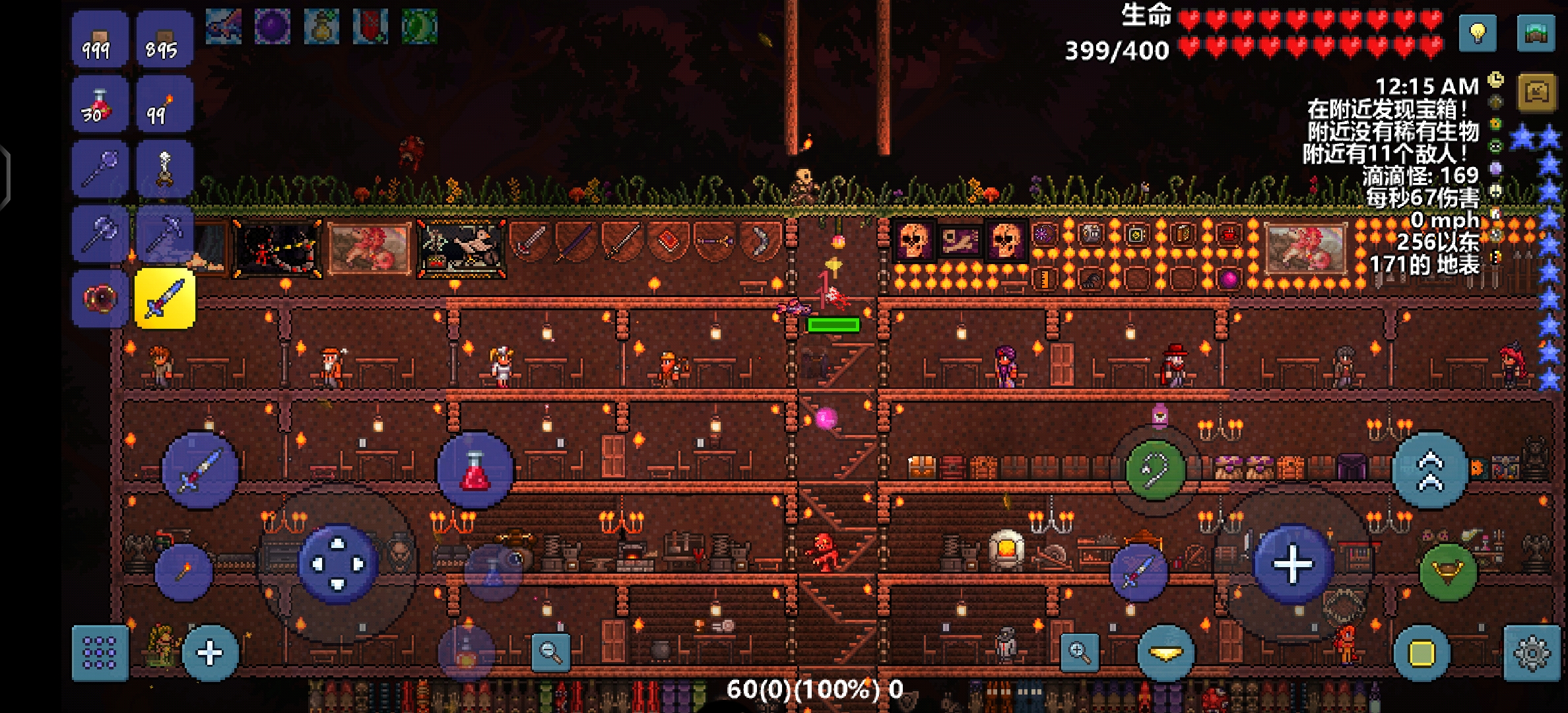Open the world map icon in the corner
Screen dimensions: 1568x713
(1536, 32)
